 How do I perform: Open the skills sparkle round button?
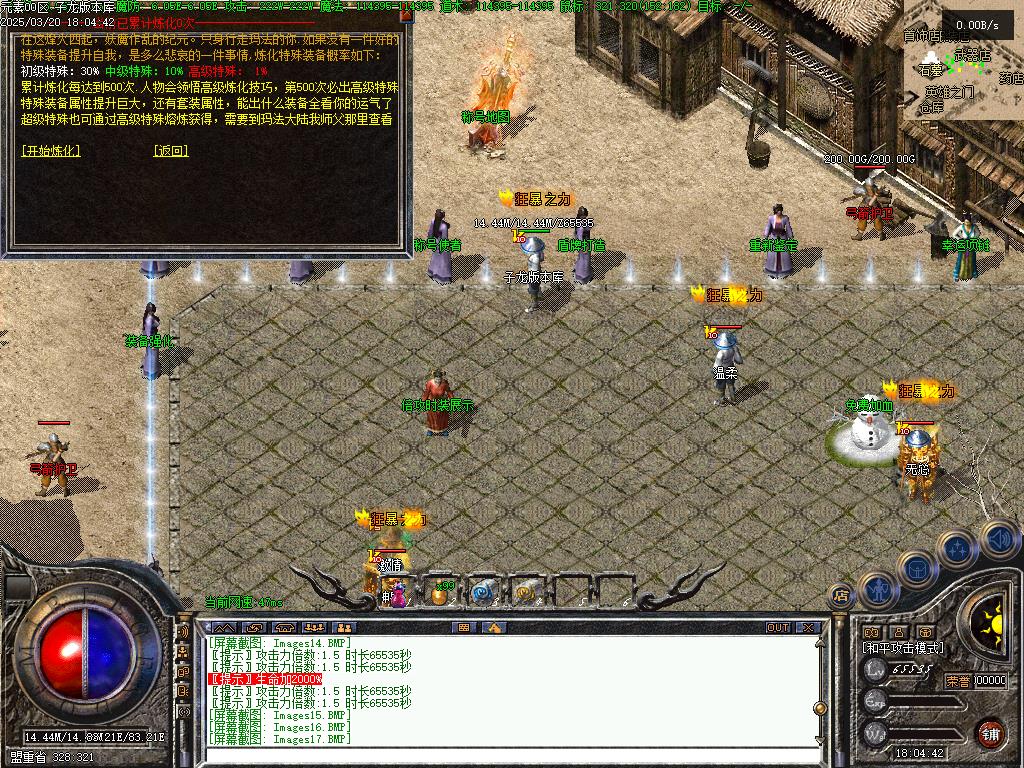[x=958, y=548]
